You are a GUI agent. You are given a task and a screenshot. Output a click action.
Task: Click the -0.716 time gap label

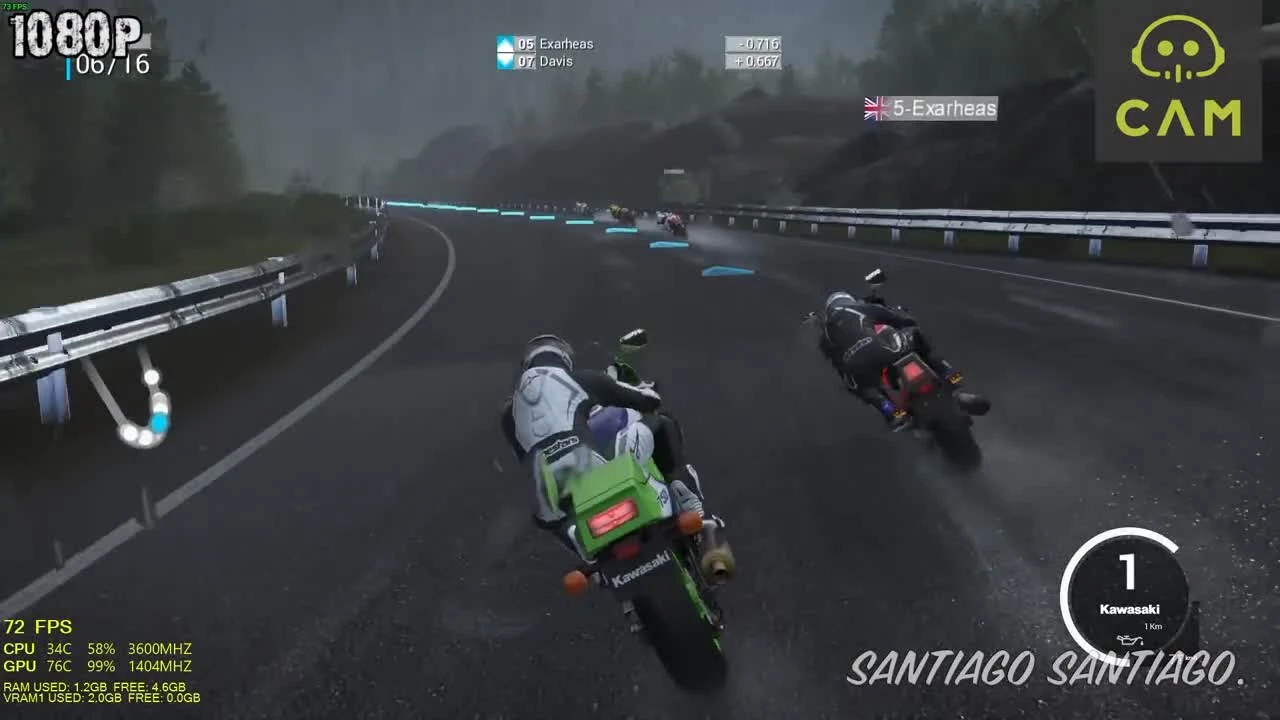755,44
